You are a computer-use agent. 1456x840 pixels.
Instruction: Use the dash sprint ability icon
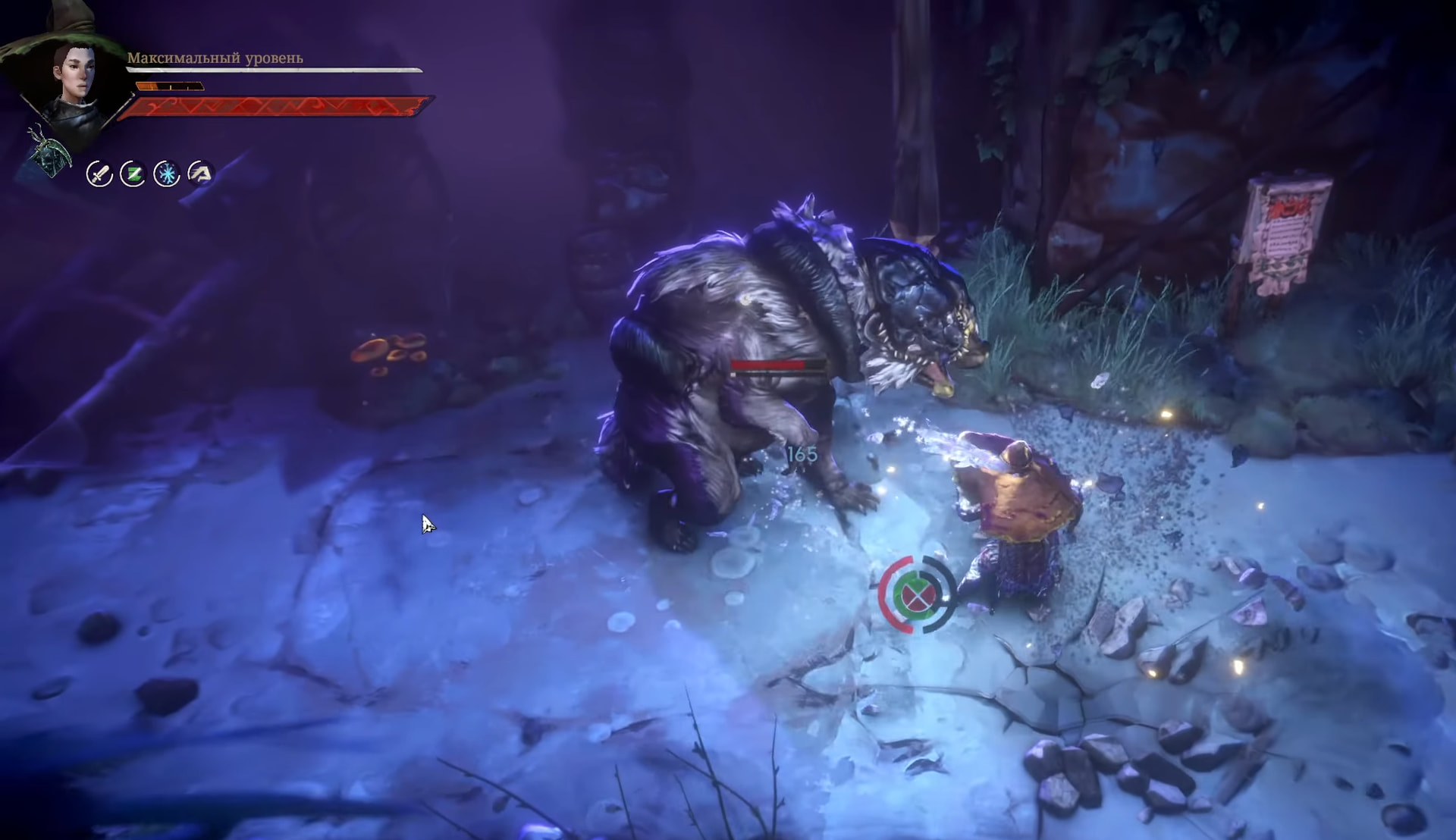click(200, 174)
